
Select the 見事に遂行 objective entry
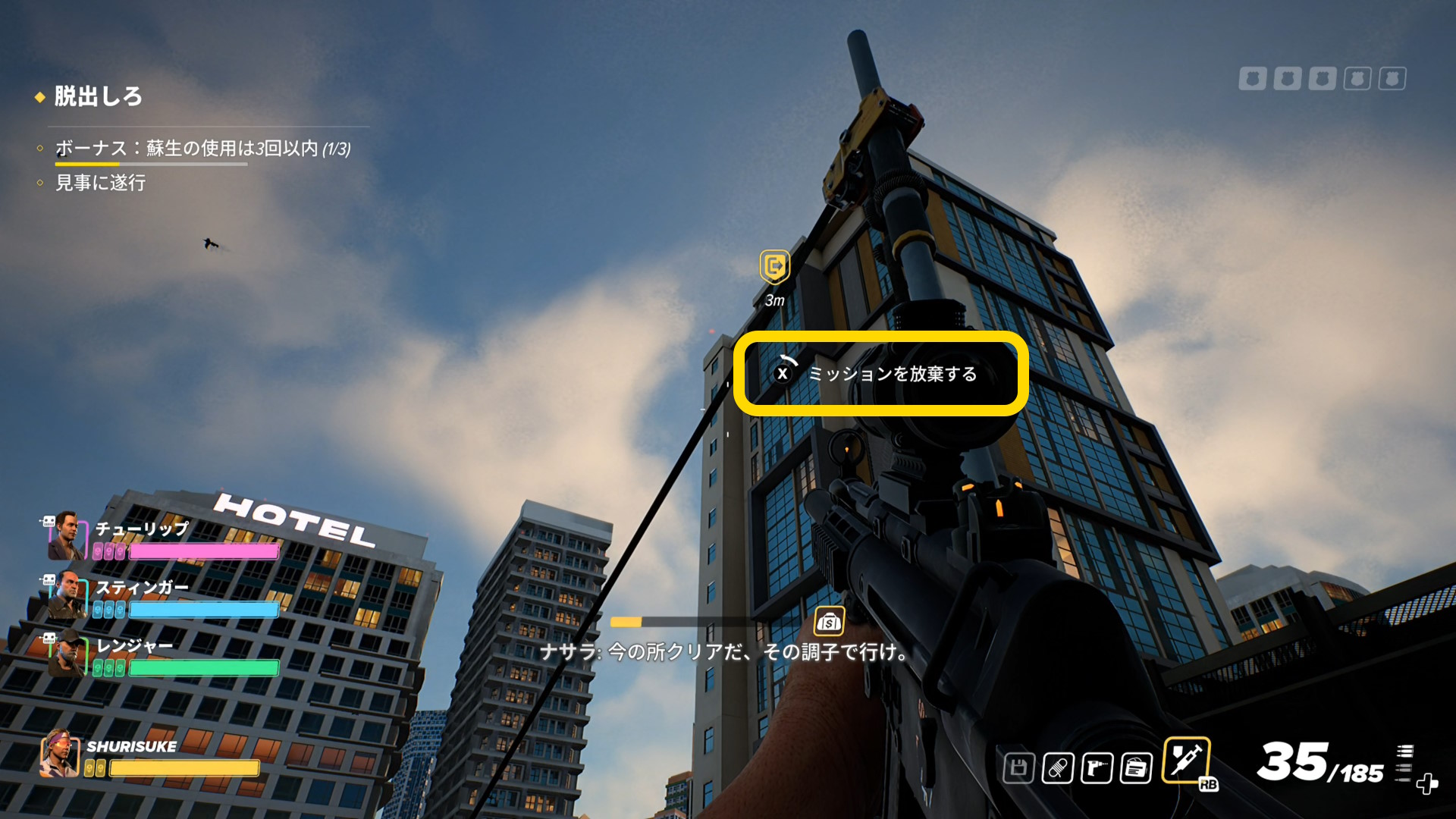click(100, 183)
